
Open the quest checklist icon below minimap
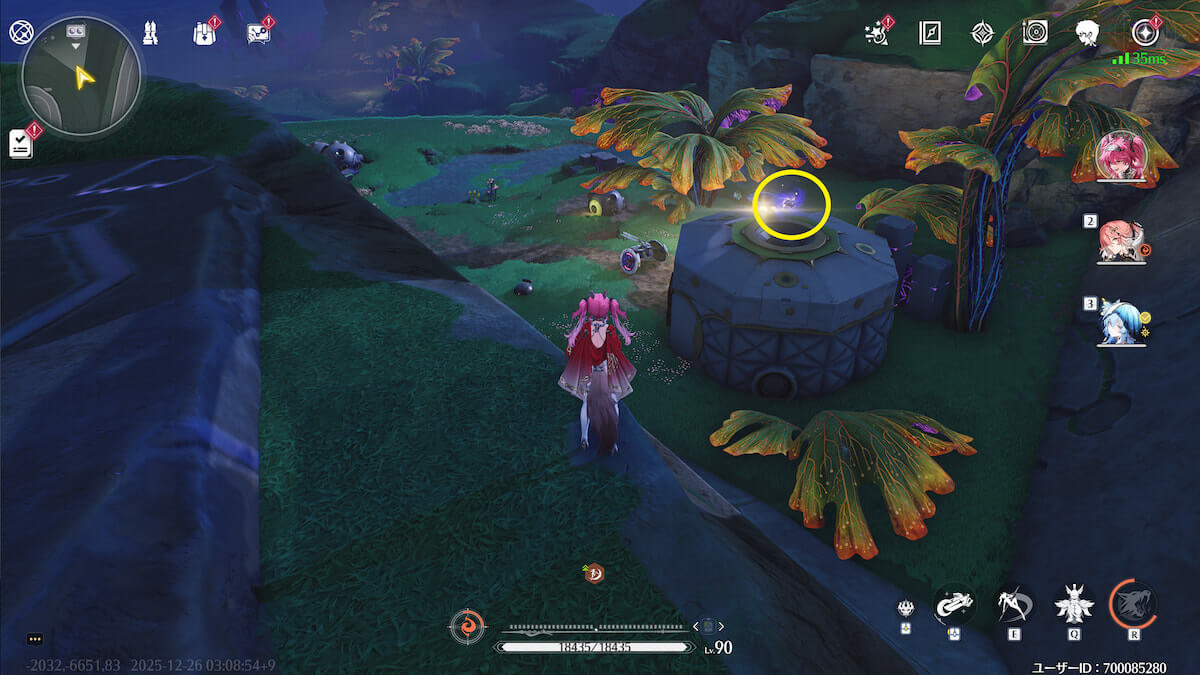coord(21,143)
